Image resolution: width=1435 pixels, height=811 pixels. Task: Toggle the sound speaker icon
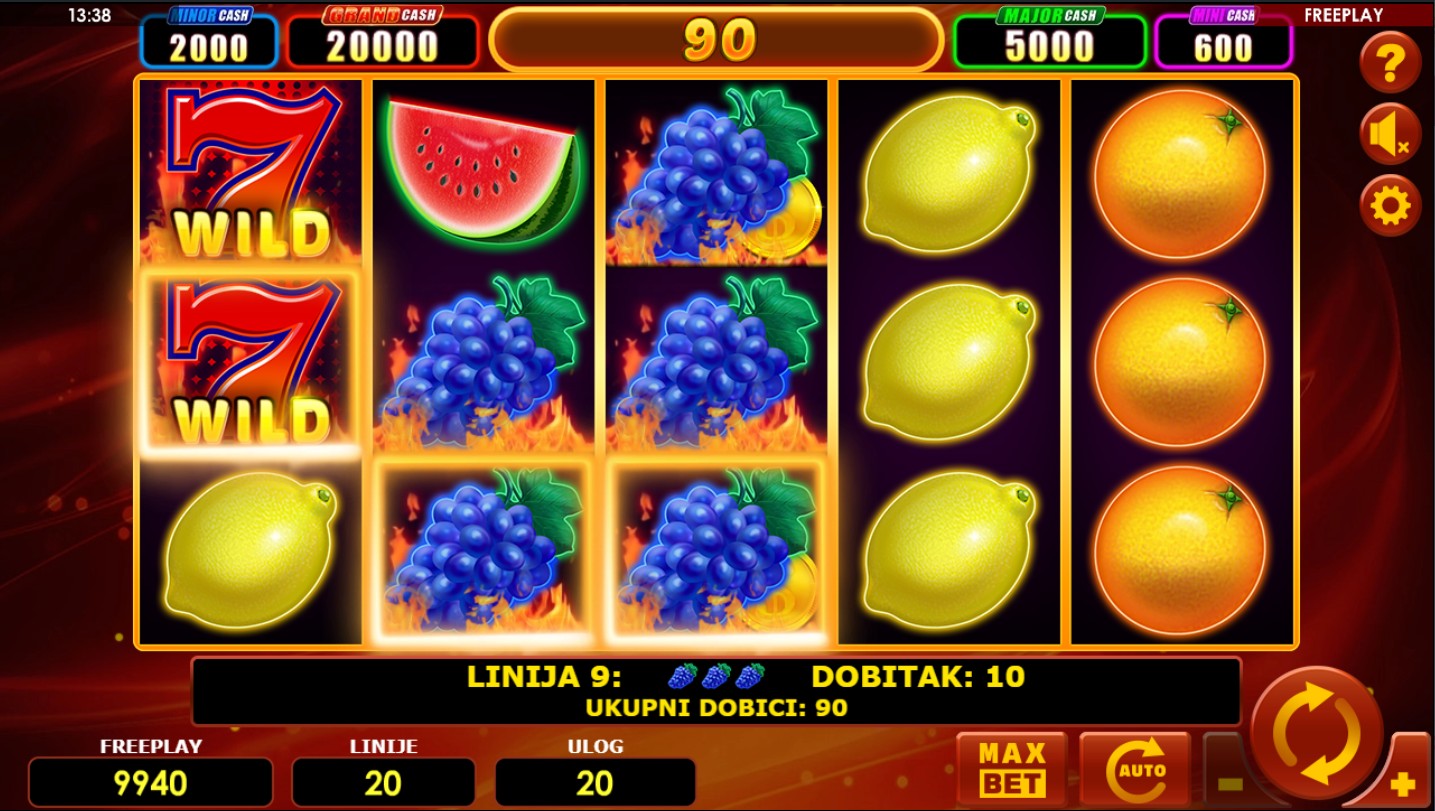(x=1390, y=134)
